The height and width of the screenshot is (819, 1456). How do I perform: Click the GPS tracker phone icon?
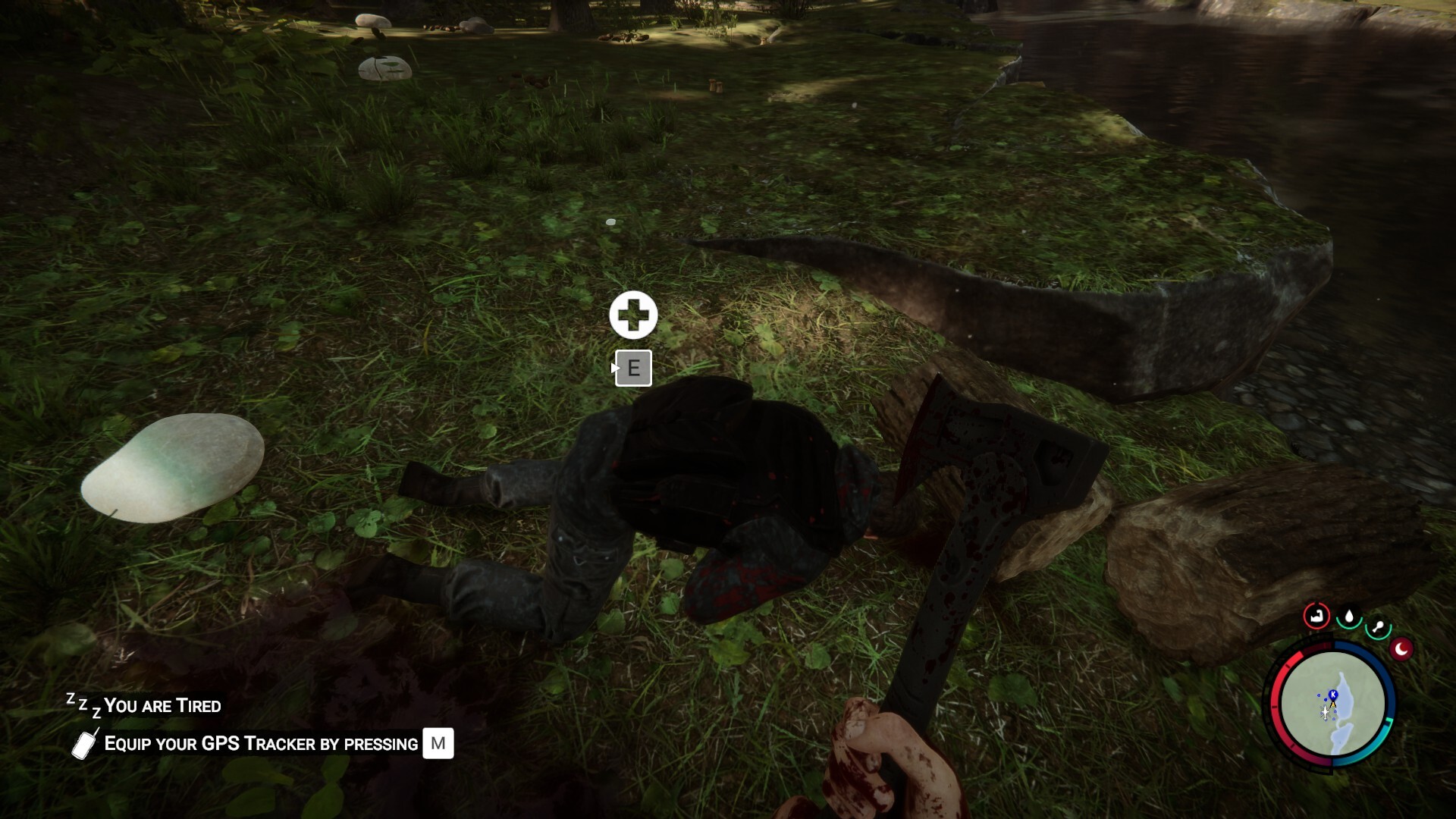[x=83, y=744]
